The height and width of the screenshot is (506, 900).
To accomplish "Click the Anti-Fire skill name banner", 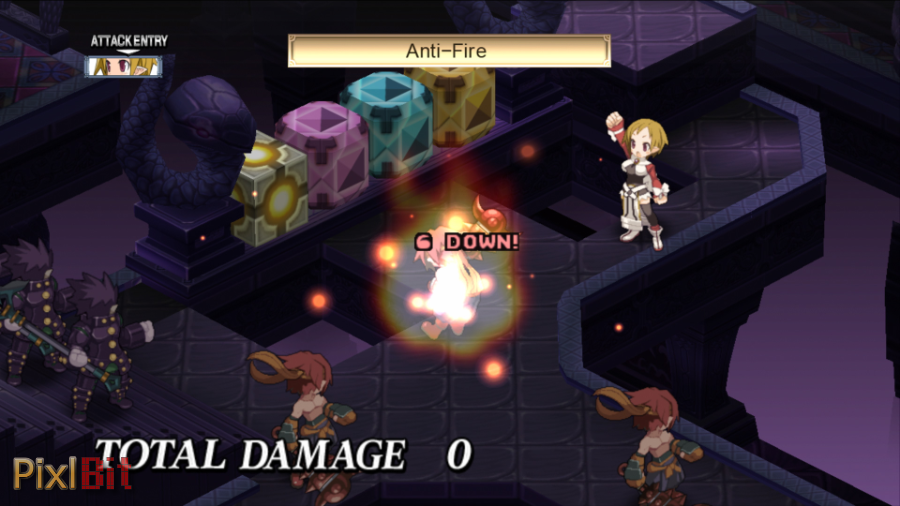I will 449,51.
